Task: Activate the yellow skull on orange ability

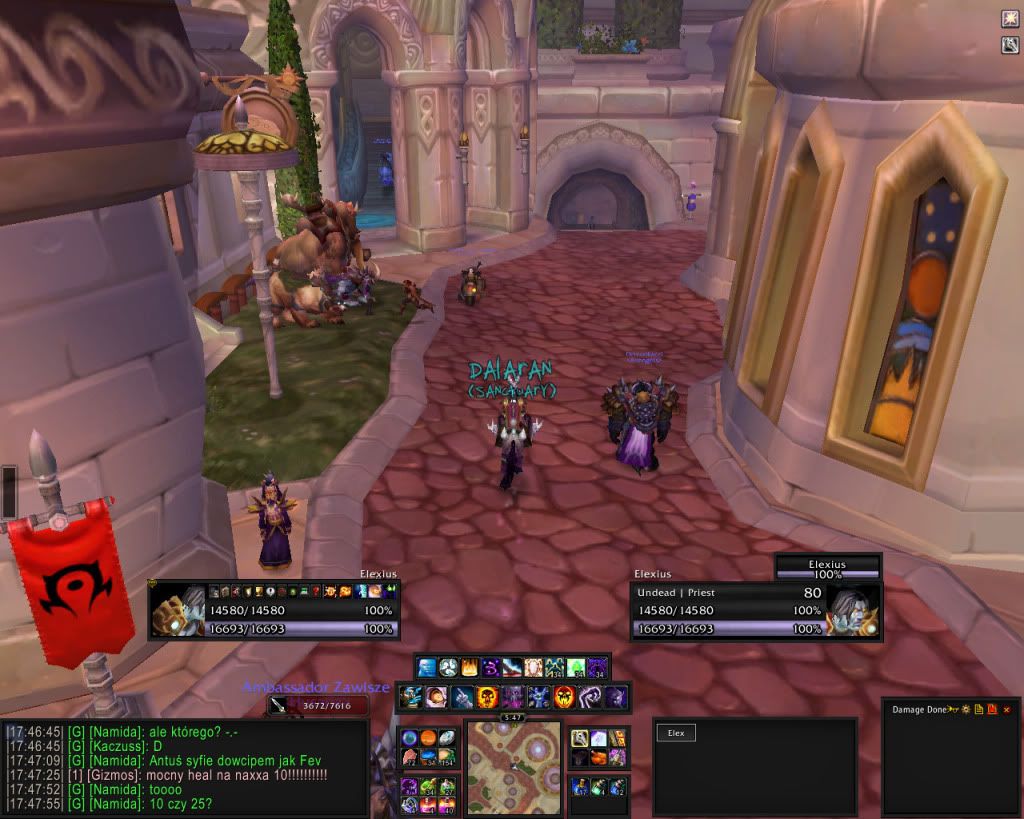Action: pos(487,696)
